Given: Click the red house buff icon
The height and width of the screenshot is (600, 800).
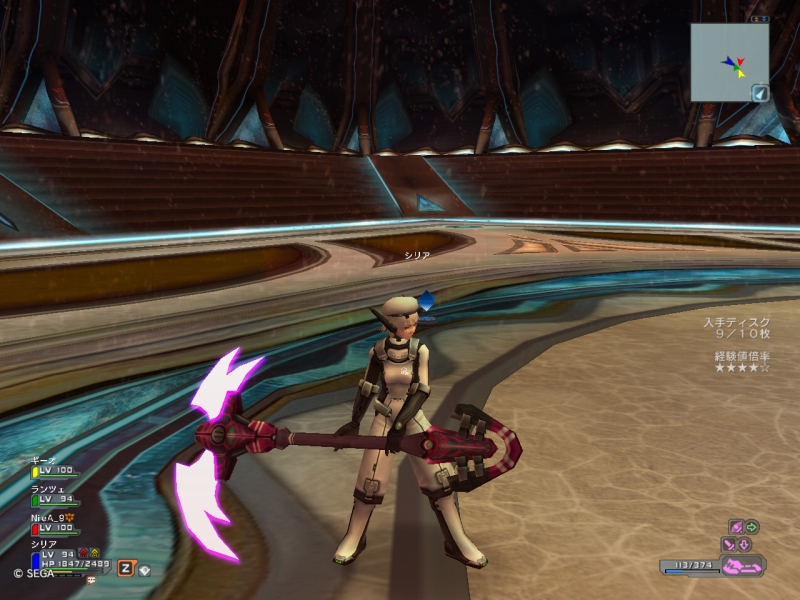Looking at the screenshot, I should pyautogui.click(x=83, y=552).
